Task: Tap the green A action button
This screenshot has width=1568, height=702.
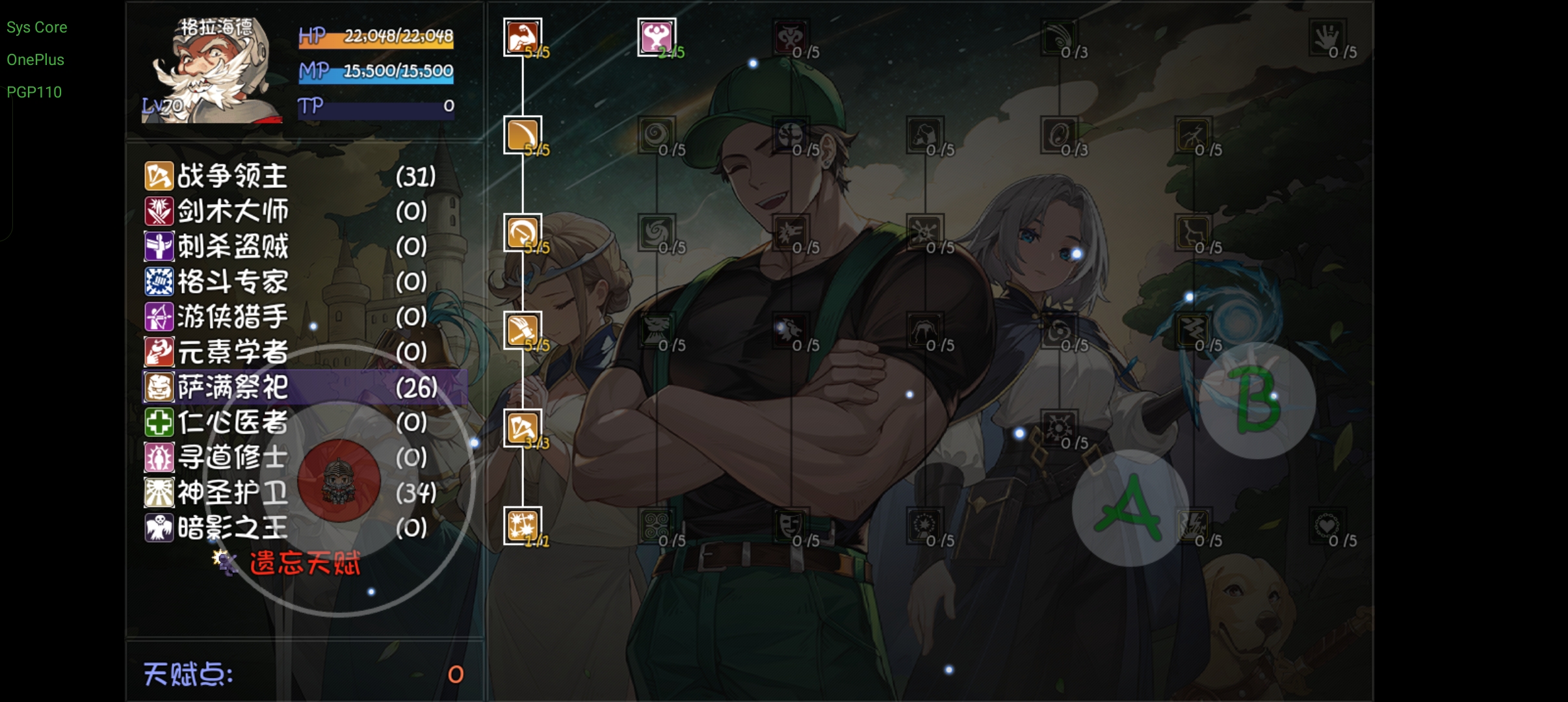Action: pyautogui.click(x=1130, y=508)
